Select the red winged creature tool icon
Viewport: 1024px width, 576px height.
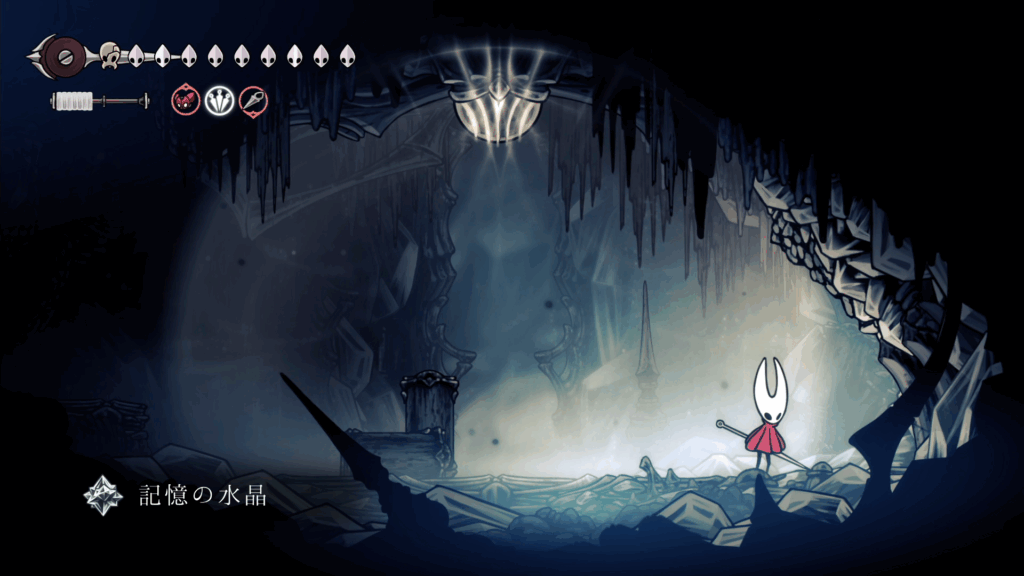[x=185, y=99]
